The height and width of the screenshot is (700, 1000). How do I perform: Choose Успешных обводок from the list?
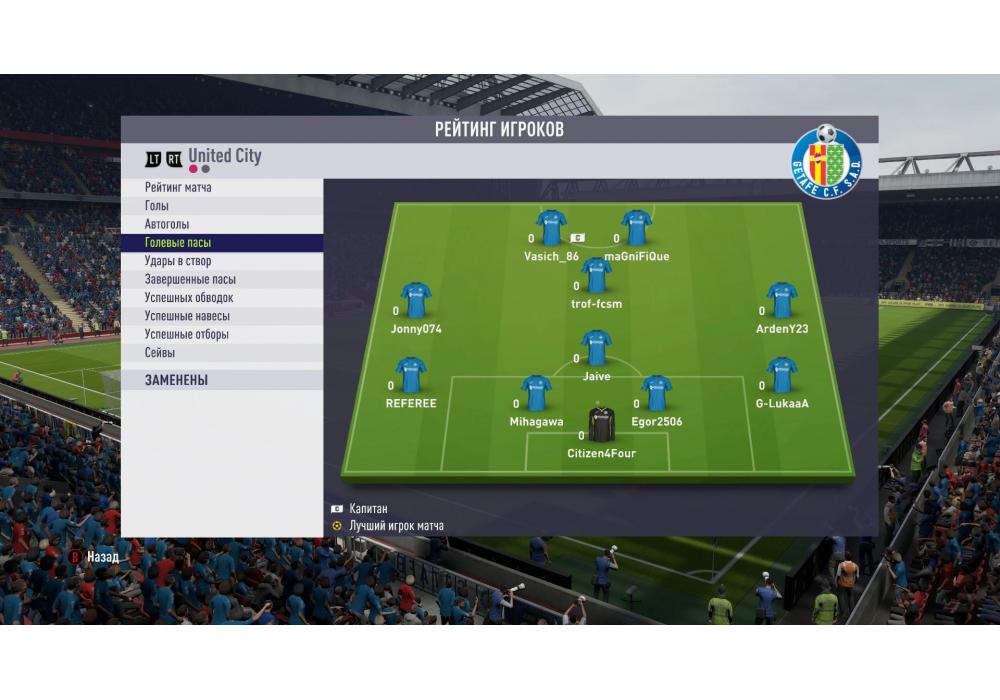pos(189,298)
